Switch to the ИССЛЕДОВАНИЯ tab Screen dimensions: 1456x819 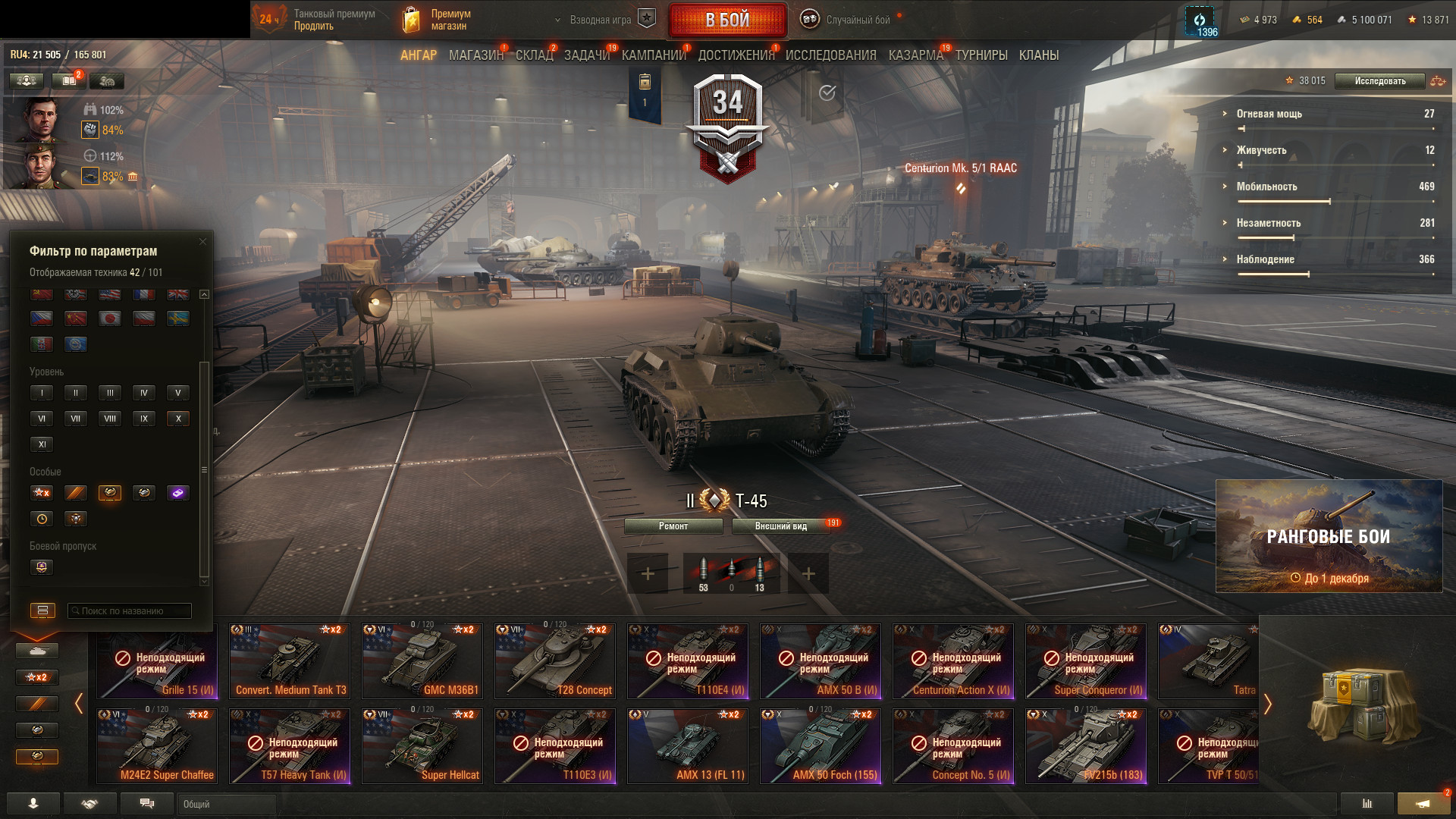pyautogui.click(x=830, y=55)
